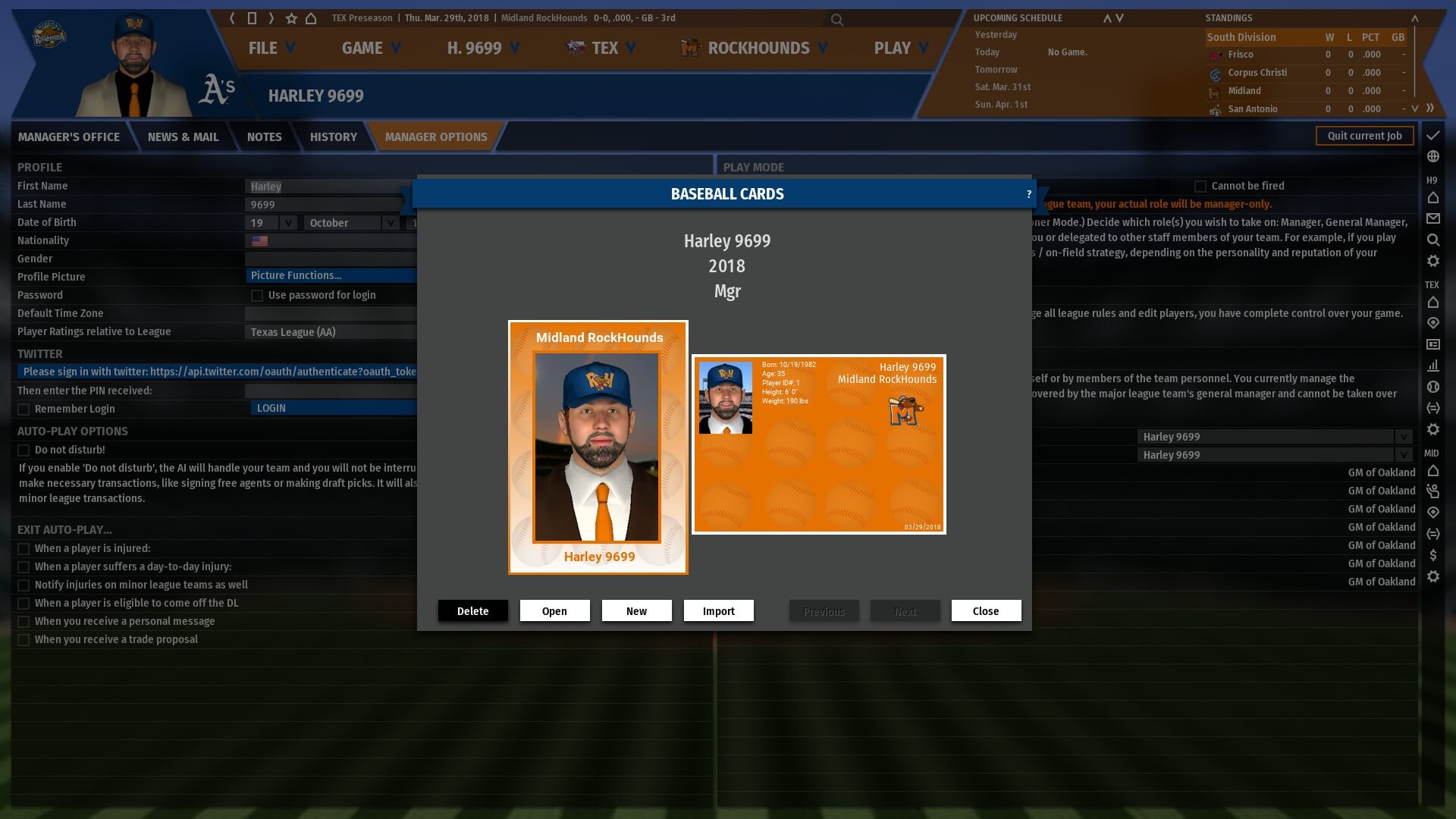Toggle the Do not disturb checkbox
Viewport: 1456px width, 819px height.
pyautogui.click(x=24, y=450)
